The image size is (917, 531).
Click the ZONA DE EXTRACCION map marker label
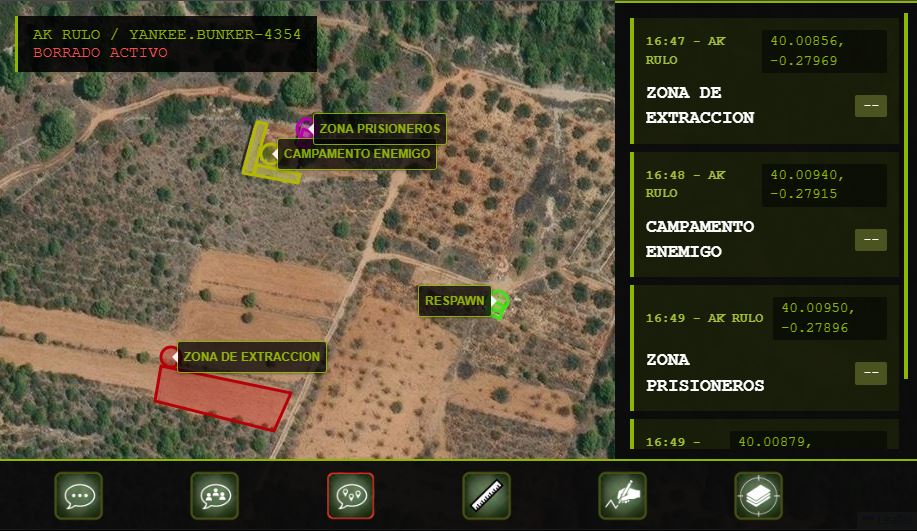pos(252,357)
